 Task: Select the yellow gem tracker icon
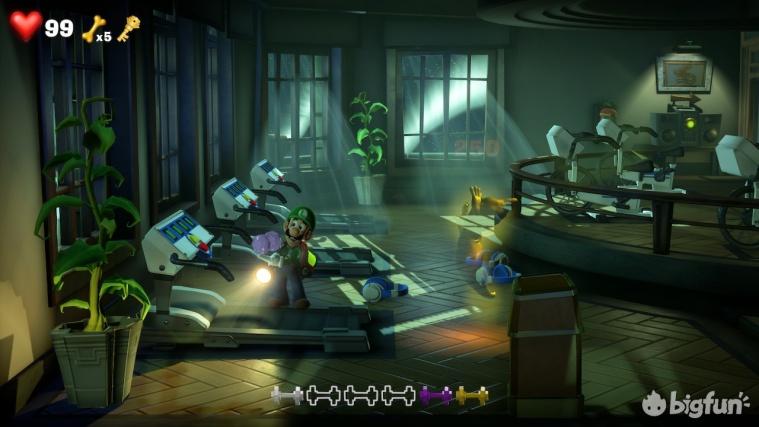tap(472, 396)
